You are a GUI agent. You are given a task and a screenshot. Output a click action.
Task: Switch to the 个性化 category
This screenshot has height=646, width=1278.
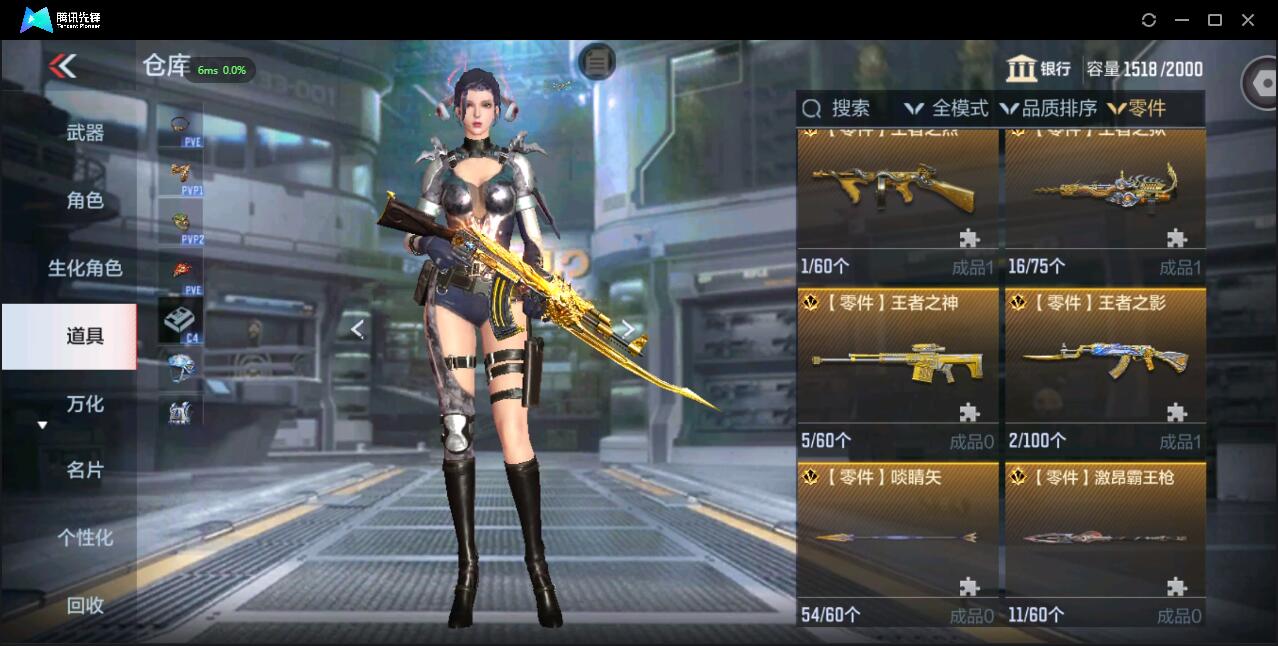click(x=85, y=538)
